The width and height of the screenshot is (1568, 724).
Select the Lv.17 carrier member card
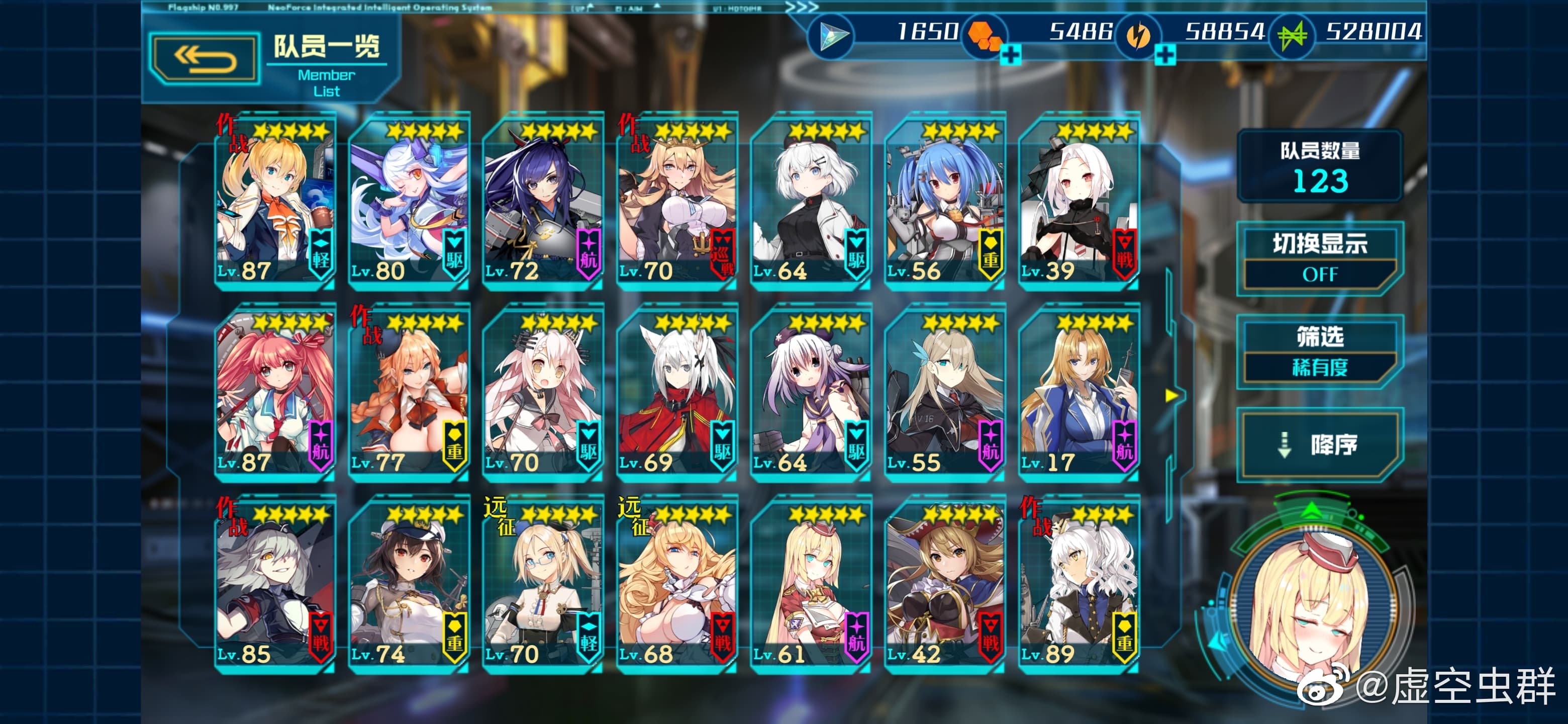[1078, 393]
